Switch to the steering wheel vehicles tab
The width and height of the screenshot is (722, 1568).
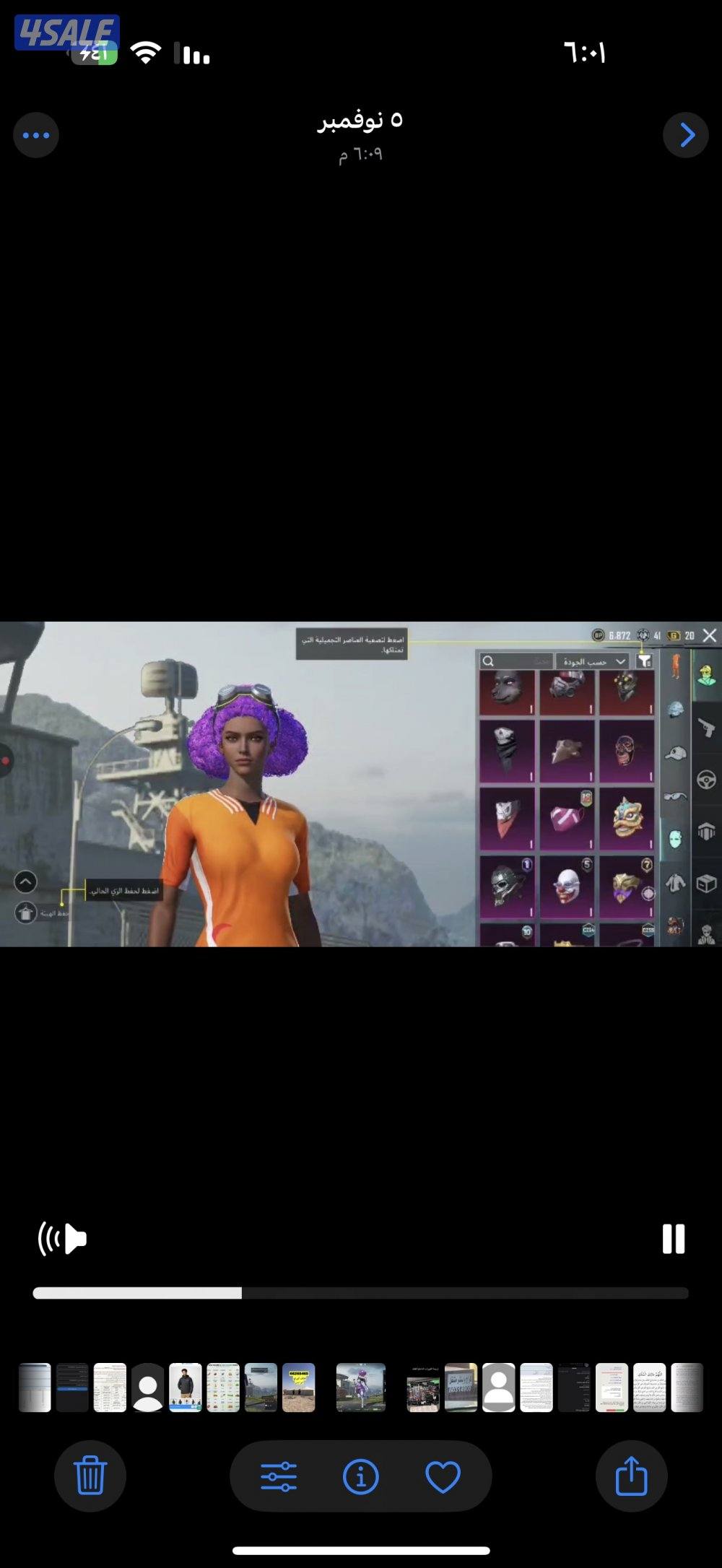point(706,780)
